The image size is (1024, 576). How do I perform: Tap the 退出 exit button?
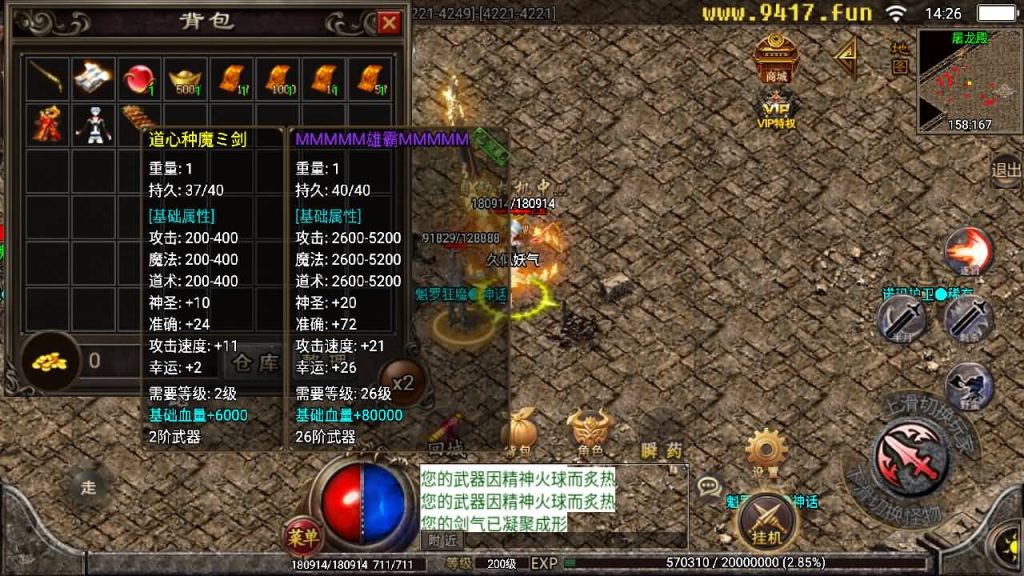(x=1005, y=170)
